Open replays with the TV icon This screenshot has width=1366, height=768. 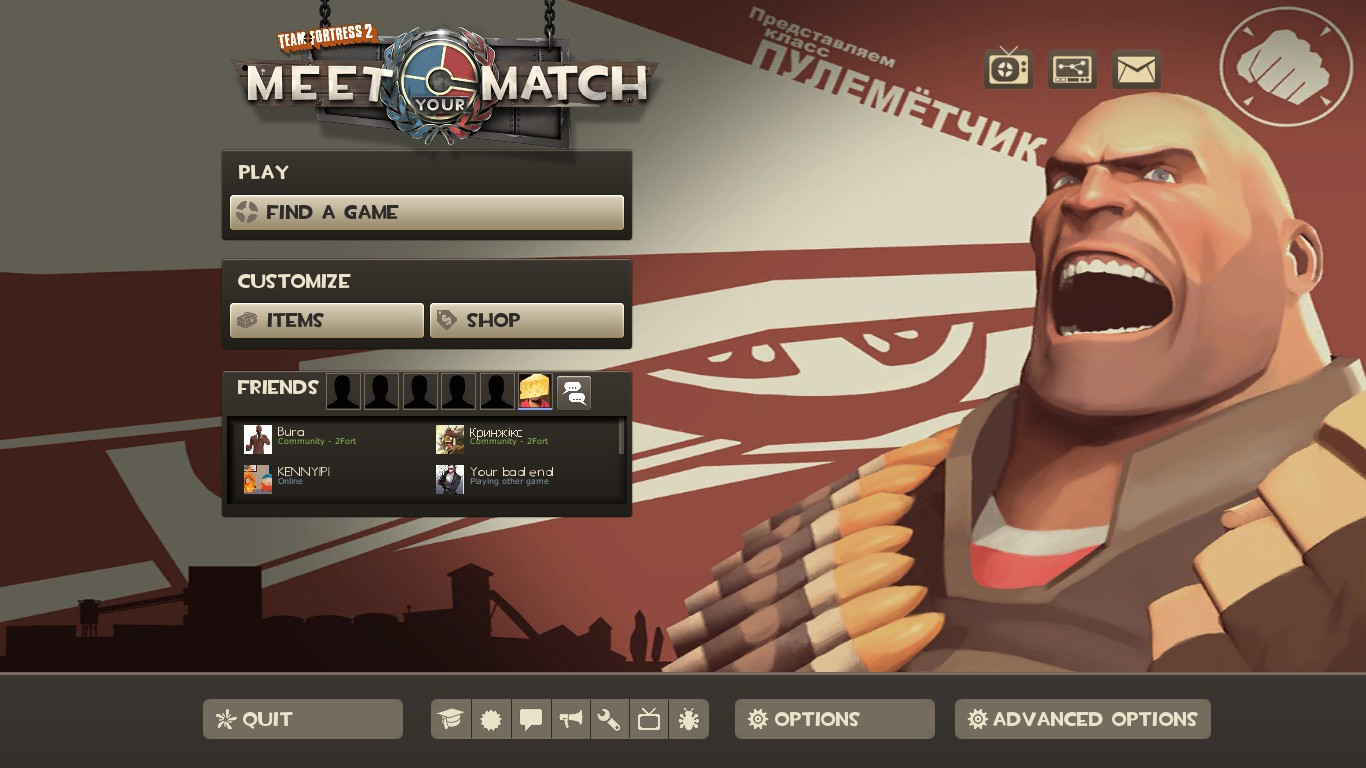tap(648, 718)
